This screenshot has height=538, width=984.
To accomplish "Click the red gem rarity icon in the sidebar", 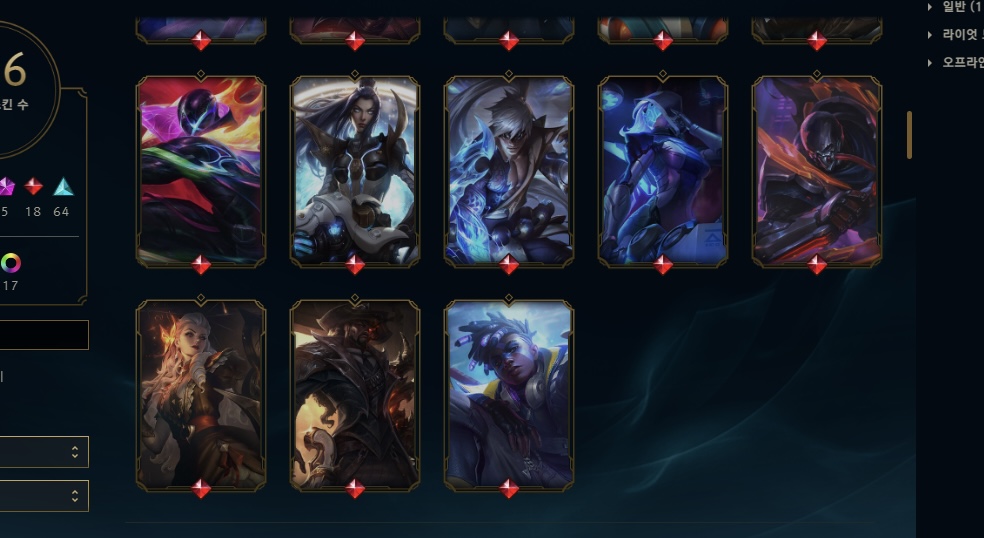I will coord(34,187).
